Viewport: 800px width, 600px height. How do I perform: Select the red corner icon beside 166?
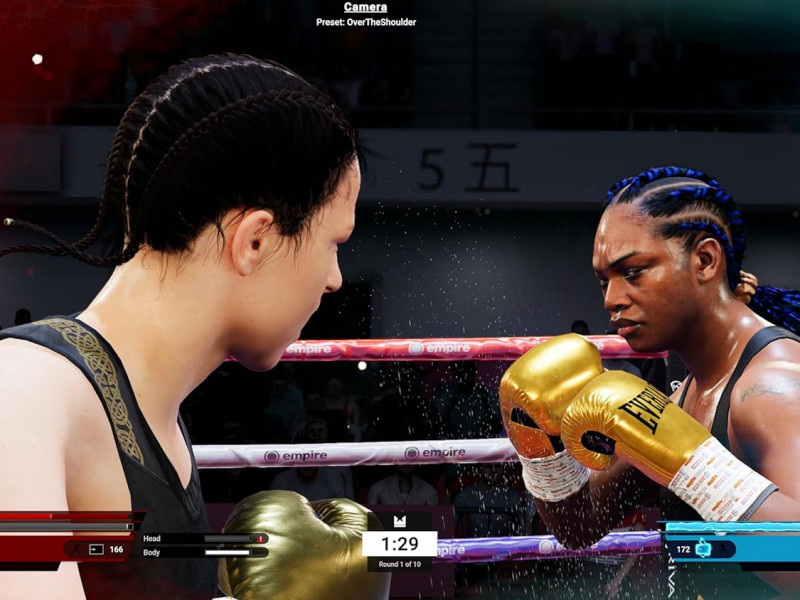pos(96,549)
